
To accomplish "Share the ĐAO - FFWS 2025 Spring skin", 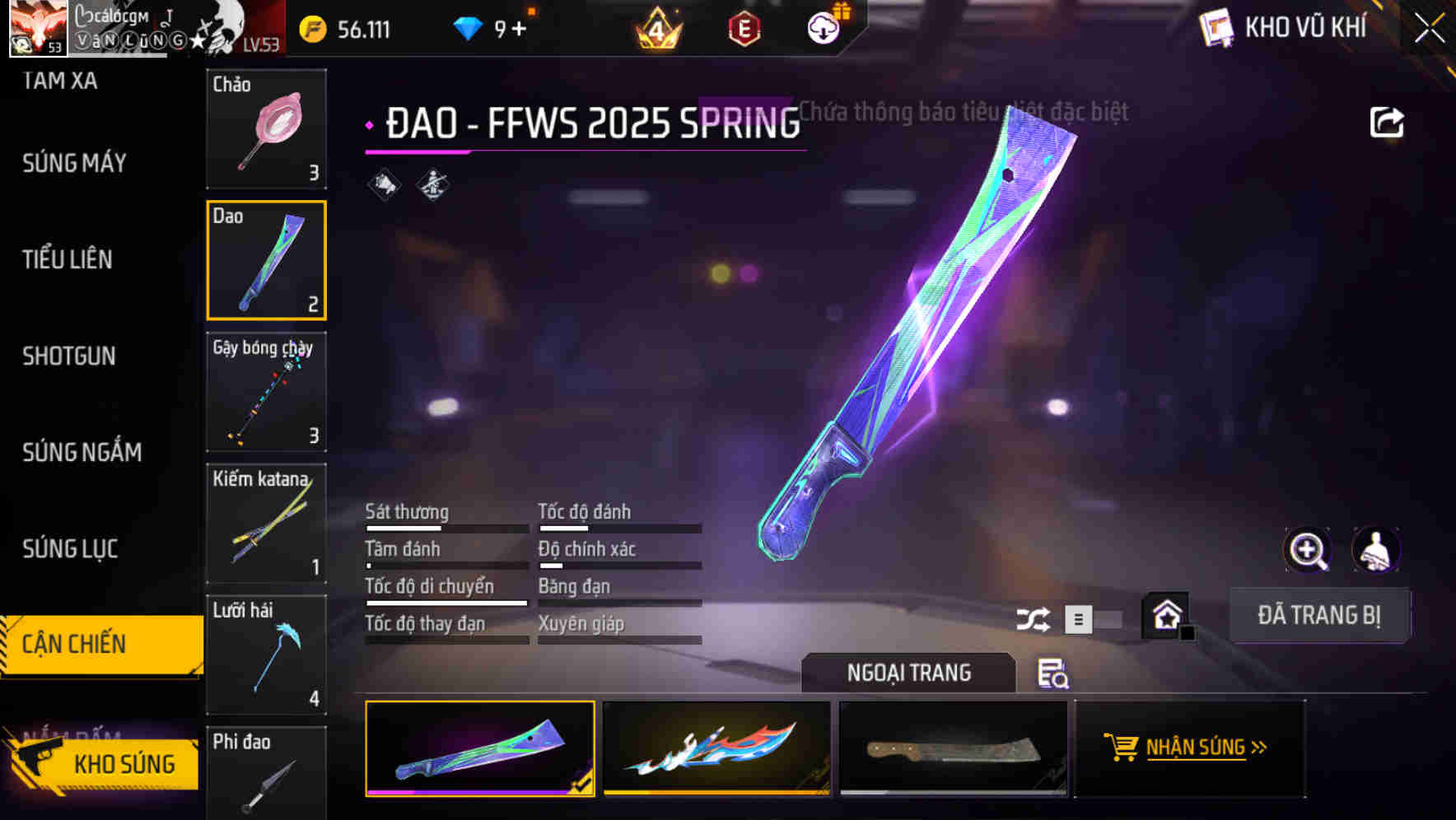I will click(x=1387, y=120).
